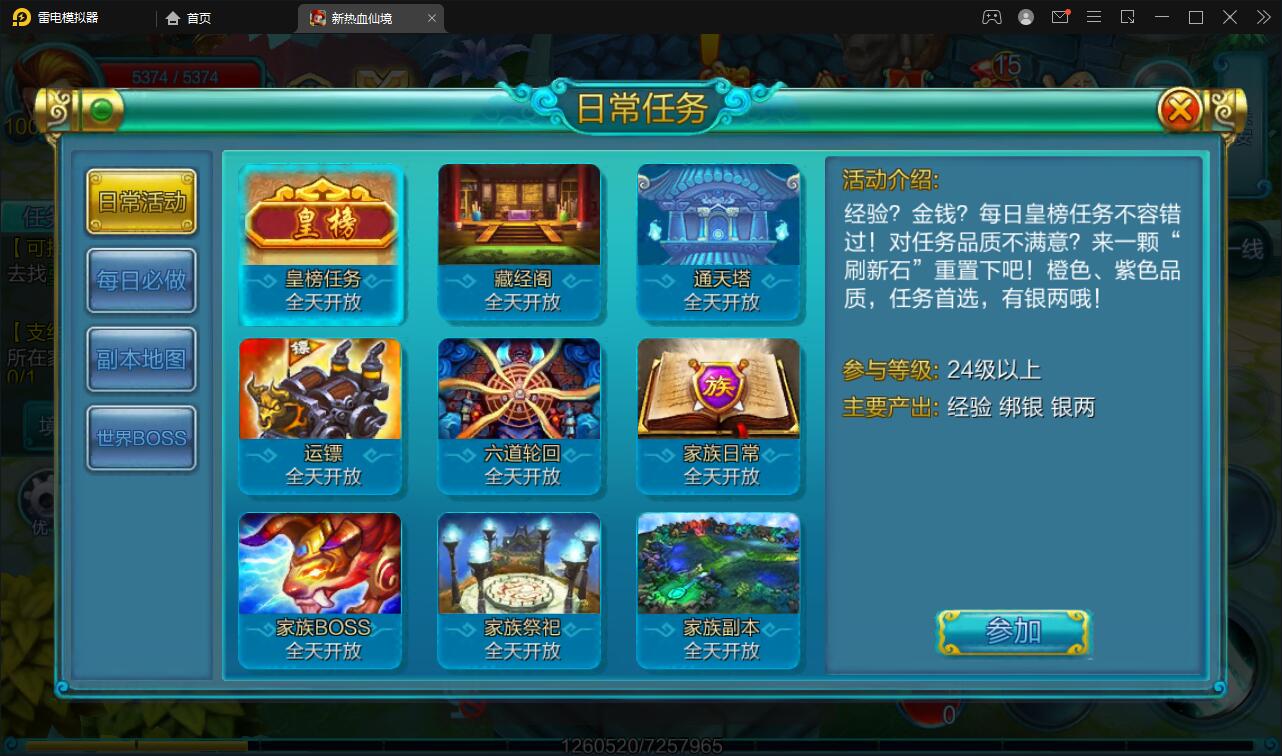Image resolution: width=1282 pixels, height=756 pixels.
Task: Click the experience progress bar at bottom
Action: pyautogui.click(x=640, y=744)
